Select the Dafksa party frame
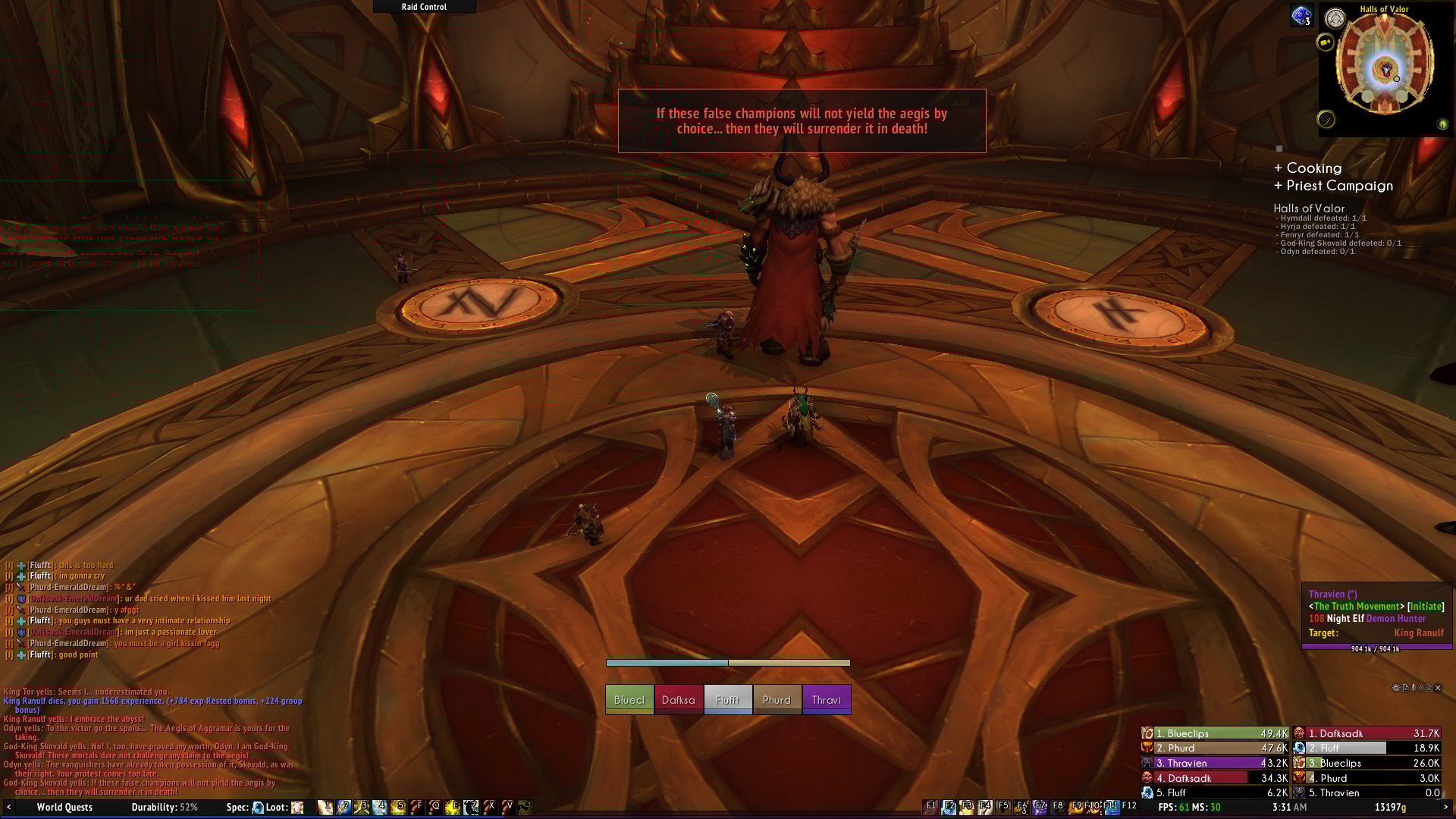The image size is (1456, 819). (x=678, y=700)
